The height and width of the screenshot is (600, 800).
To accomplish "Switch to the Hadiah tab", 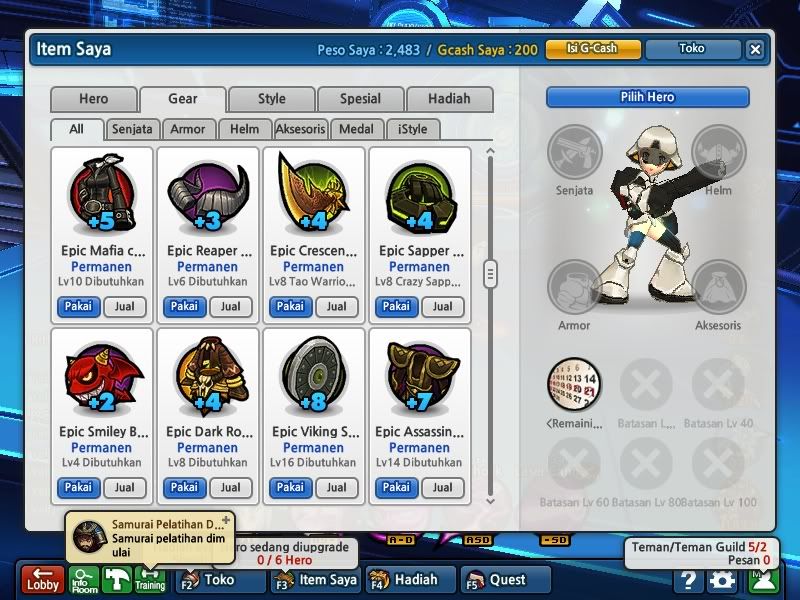I will tap(449, 99).
